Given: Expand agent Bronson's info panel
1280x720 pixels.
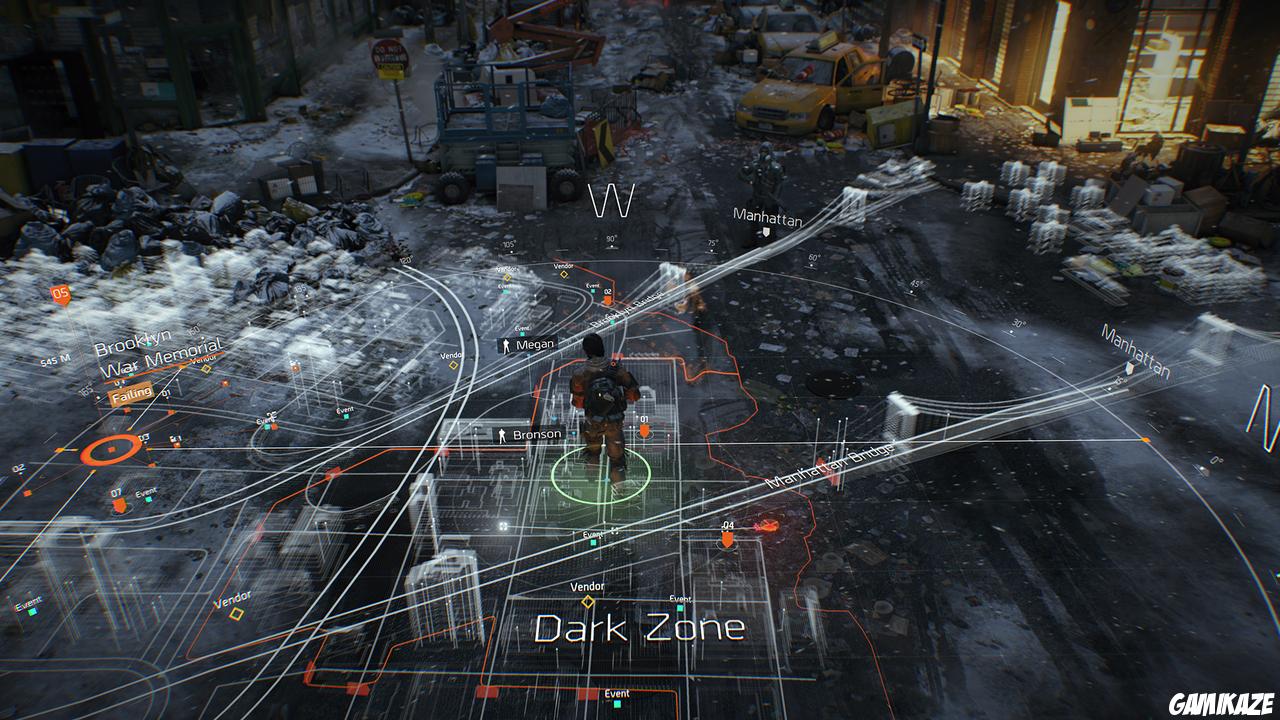Looking at the screenshot, I should pos(536,433).
